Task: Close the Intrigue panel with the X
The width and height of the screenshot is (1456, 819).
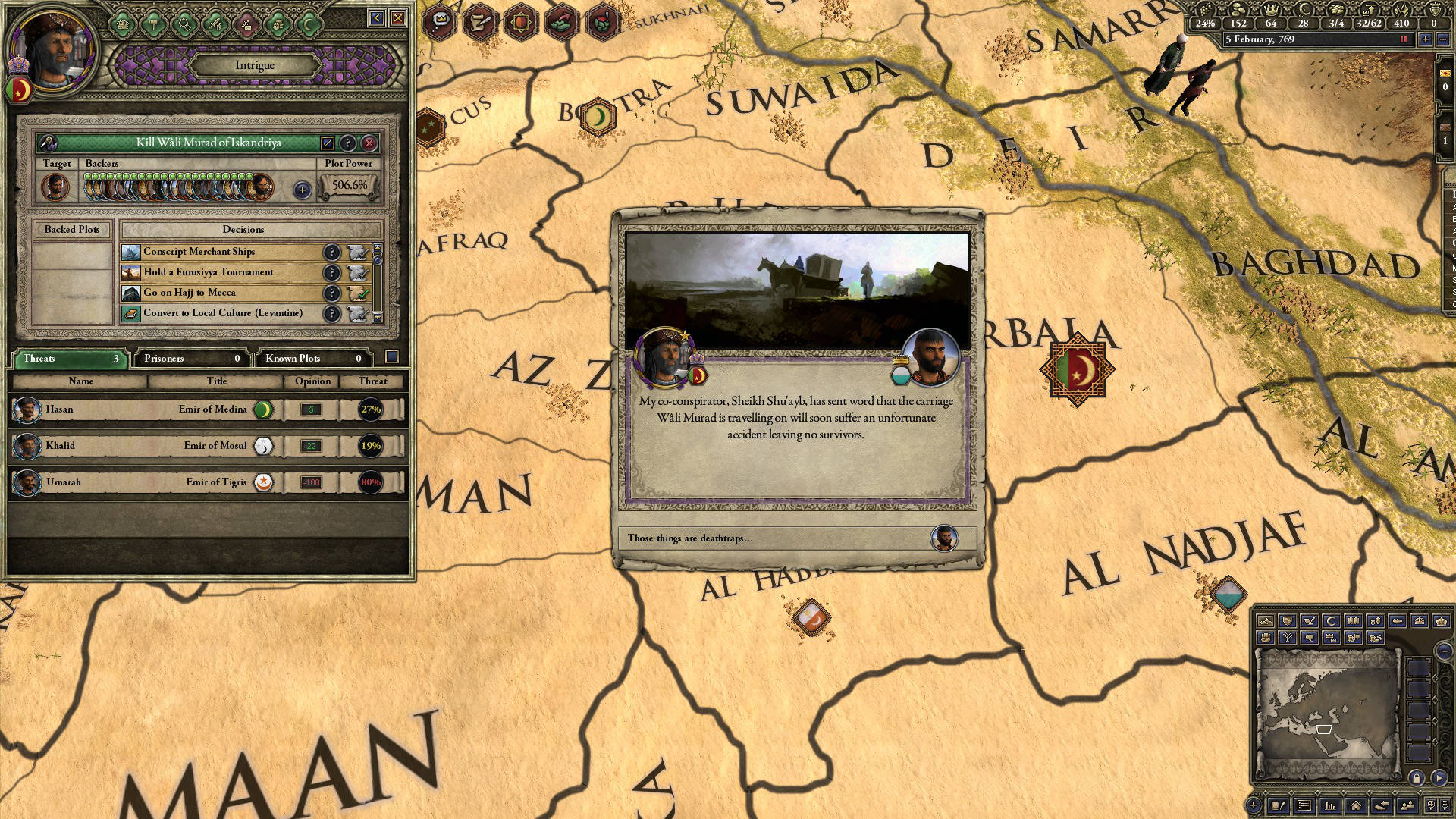Action: [x=398, y=18]
